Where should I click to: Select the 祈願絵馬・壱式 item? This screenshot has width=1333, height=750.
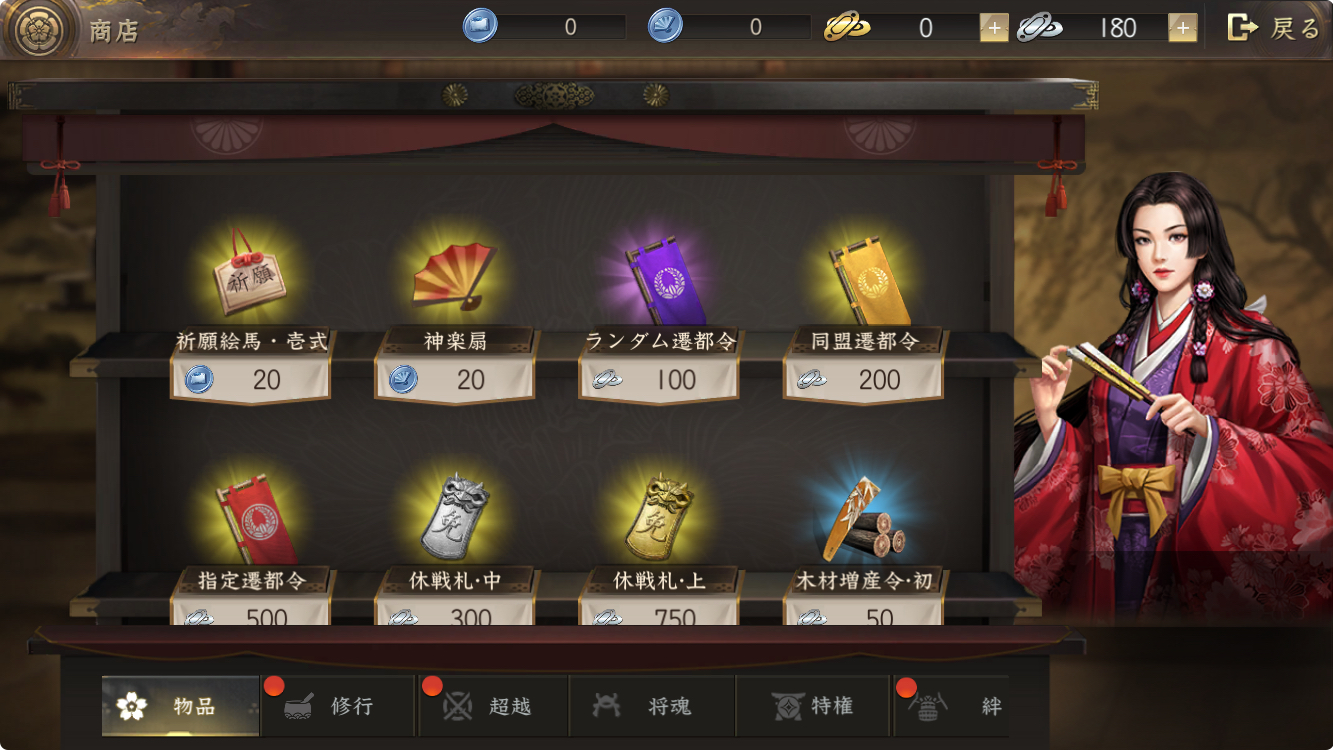pyautogui.click(x=251, y=273)
